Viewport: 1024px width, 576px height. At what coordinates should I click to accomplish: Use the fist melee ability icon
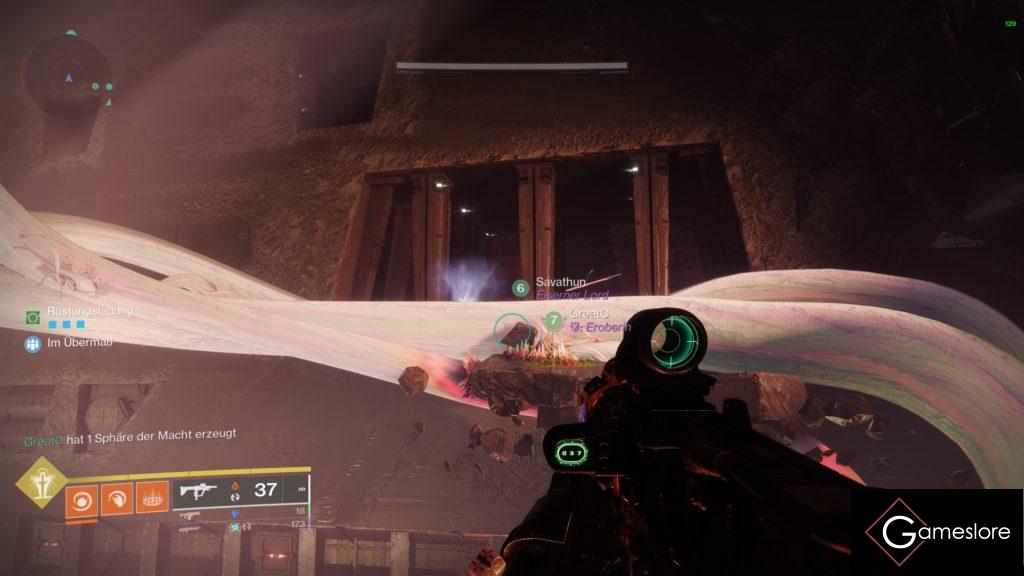[116, 498]
